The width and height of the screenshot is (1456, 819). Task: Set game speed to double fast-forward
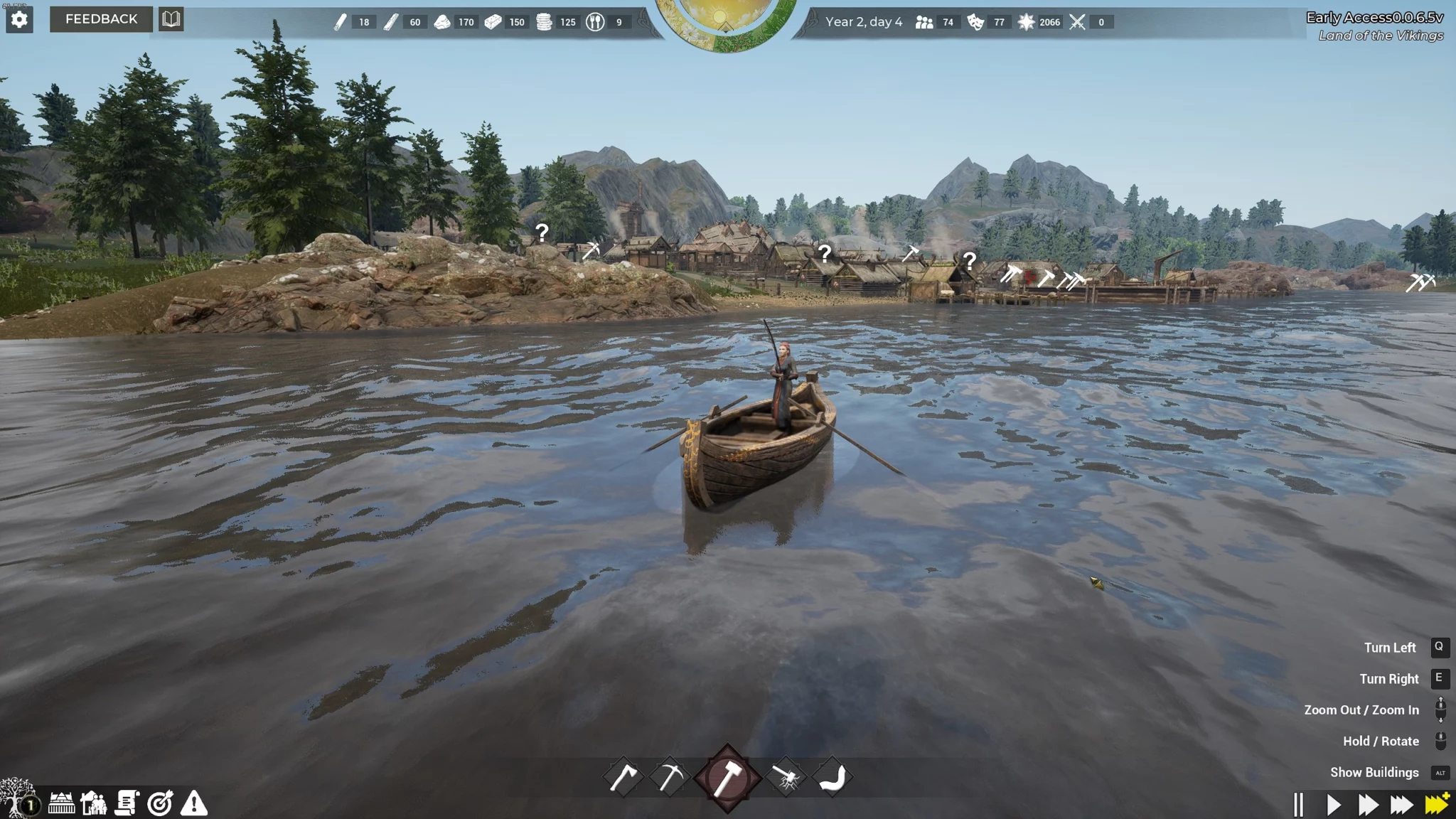pyautogui.click(x=1368, y=805)
